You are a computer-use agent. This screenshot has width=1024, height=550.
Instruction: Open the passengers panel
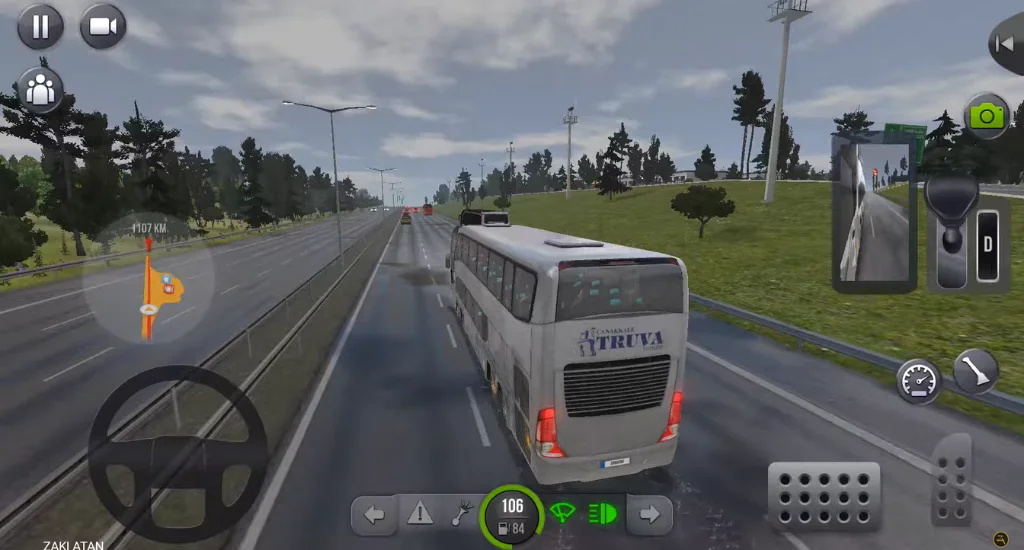pos(41,91)
